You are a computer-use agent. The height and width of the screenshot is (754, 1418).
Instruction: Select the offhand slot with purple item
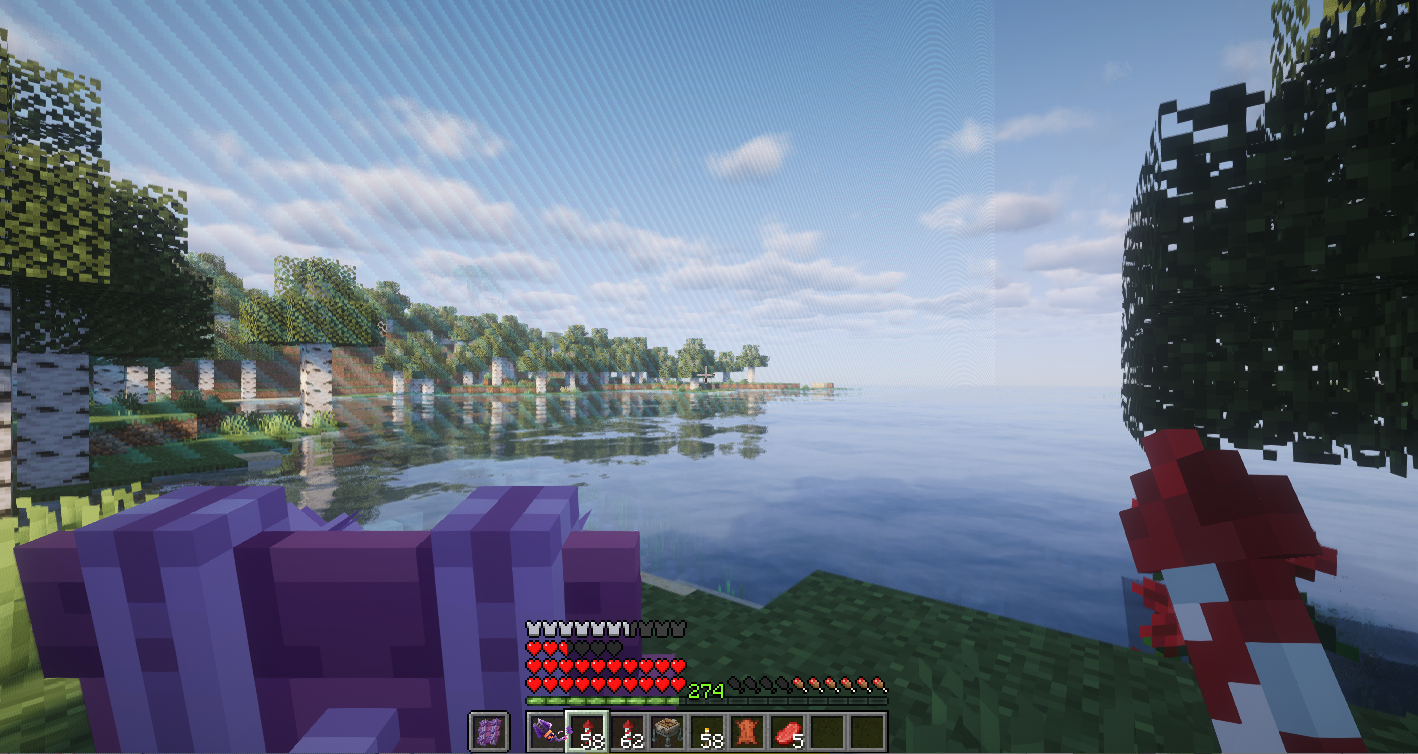pos(489,731)
